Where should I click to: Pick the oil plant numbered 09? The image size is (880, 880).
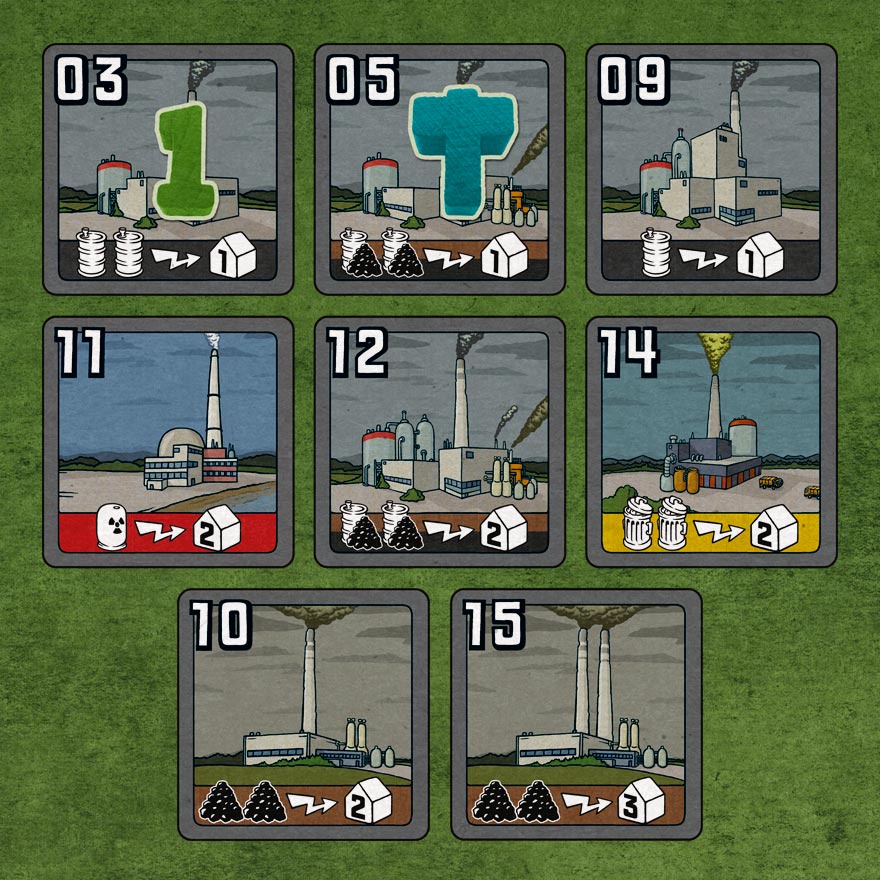pyautogui.click(x=711, y=170)
